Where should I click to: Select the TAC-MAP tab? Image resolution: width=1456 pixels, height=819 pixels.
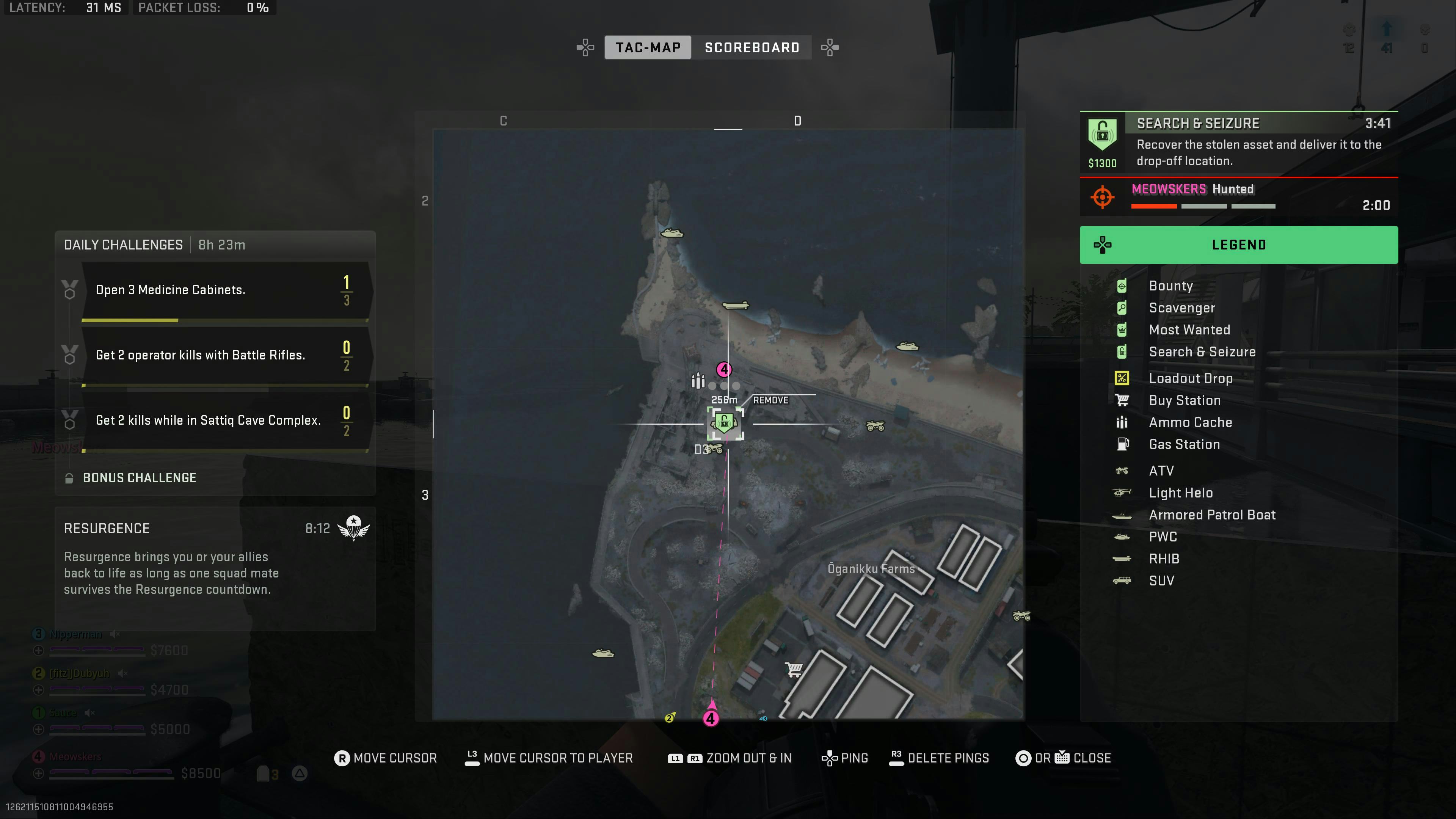[x=648, y=47]
